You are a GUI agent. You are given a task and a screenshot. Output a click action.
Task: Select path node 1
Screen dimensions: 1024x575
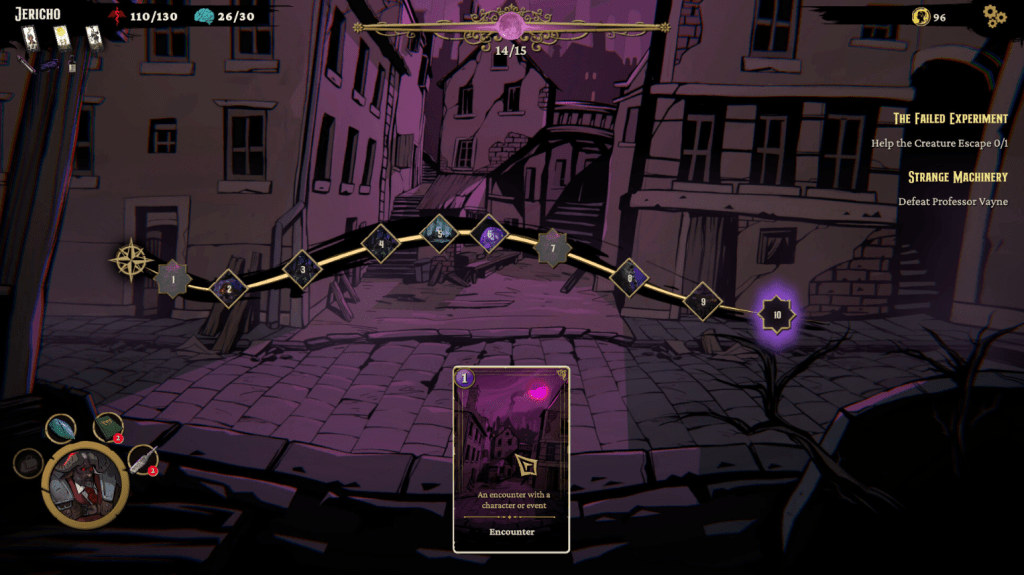click(x=174, y=279)
